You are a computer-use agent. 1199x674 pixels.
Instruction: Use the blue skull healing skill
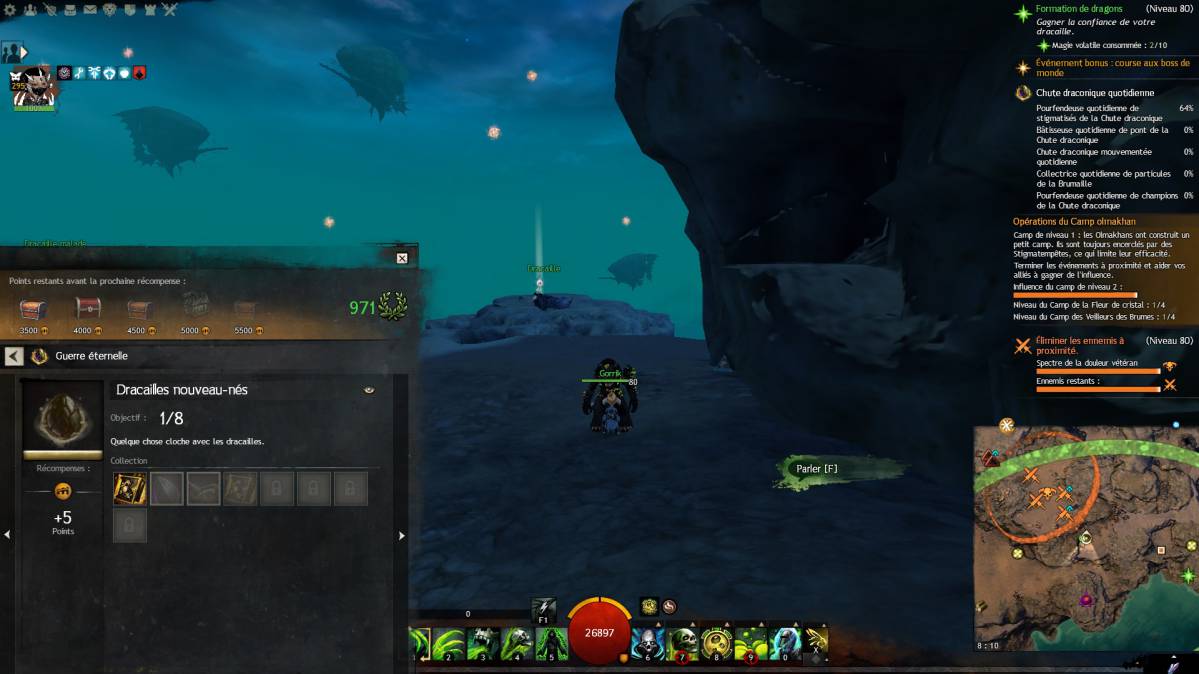tap(647, 643)
